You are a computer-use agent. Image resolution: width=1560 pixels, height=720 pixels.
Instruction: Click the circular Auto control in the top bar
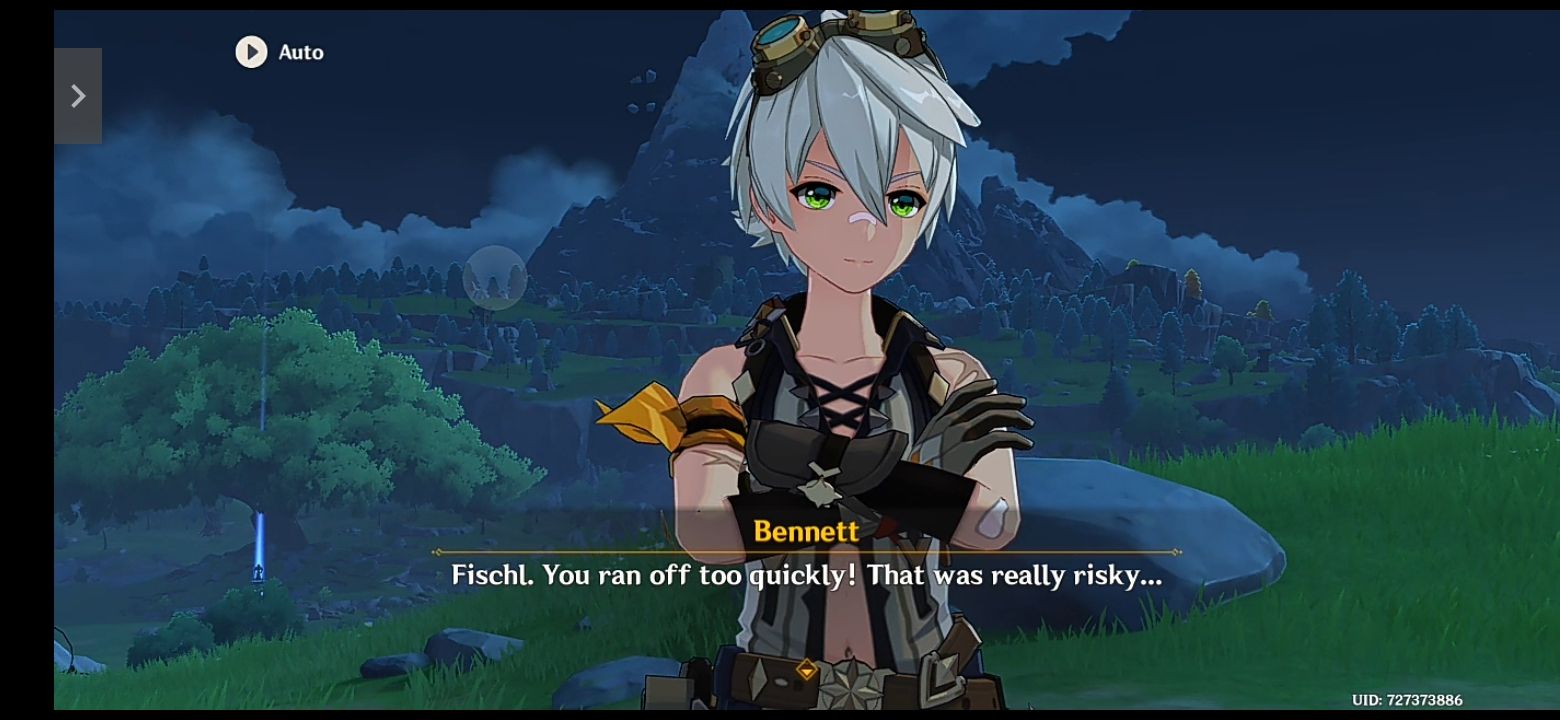click(x=251, y=52)
